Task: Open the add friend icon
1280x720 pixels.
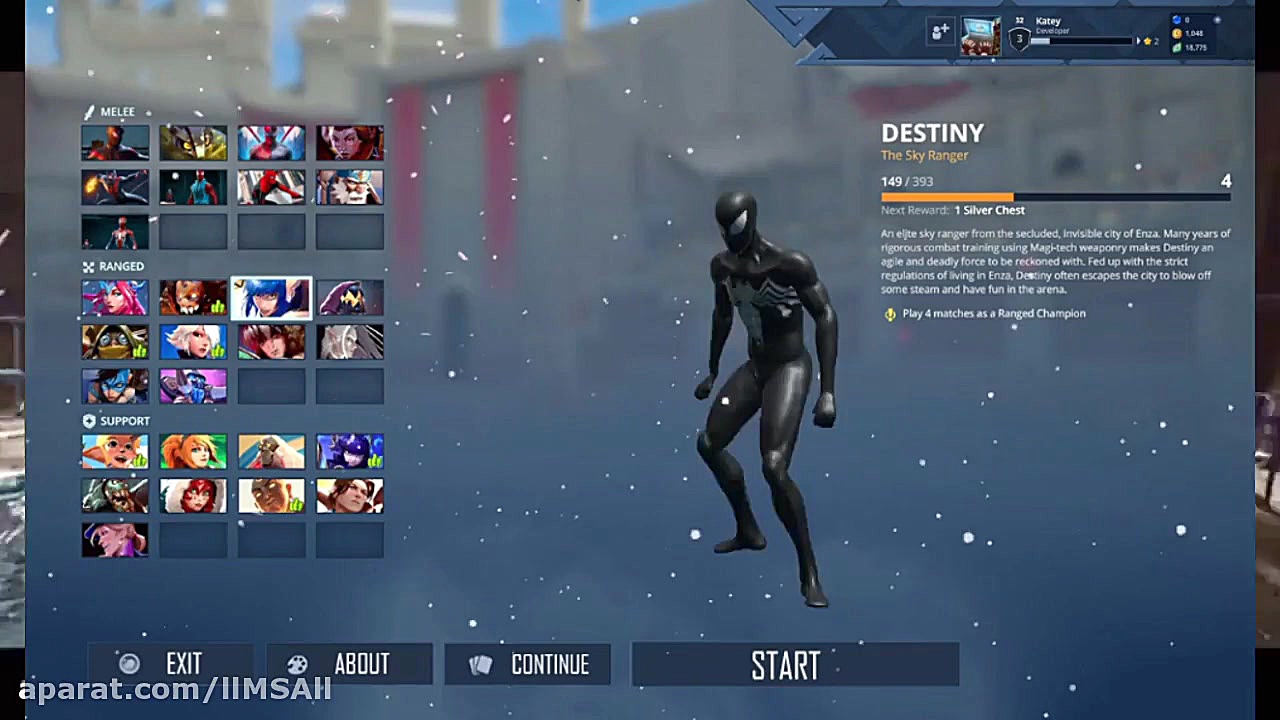Action: tap(940, 33)
